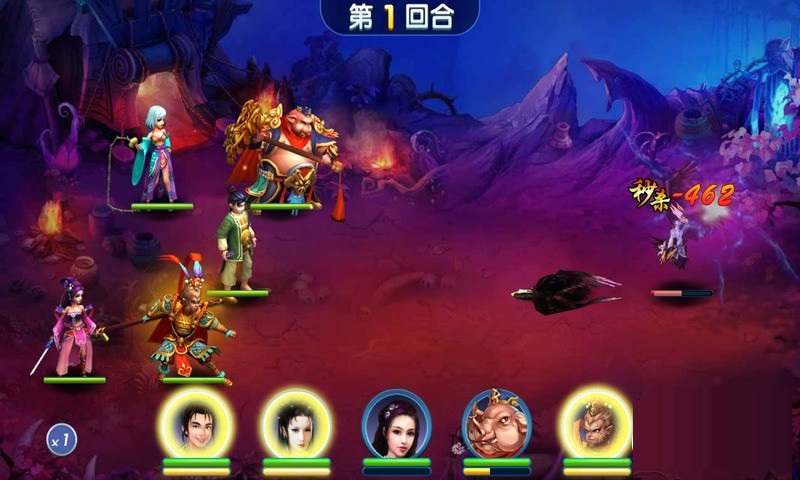Screen dimensions: 800x480
Task: Activate the pig hero Zhu Bajie portrait
Action: tap(496, 423)
